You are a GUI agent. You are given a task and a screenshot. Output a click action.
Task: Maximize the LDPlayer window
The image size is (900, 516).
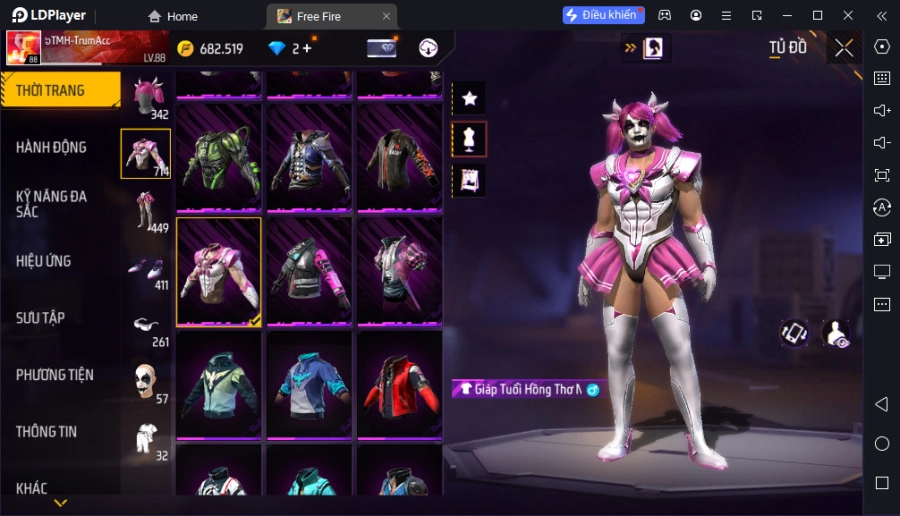817,15
